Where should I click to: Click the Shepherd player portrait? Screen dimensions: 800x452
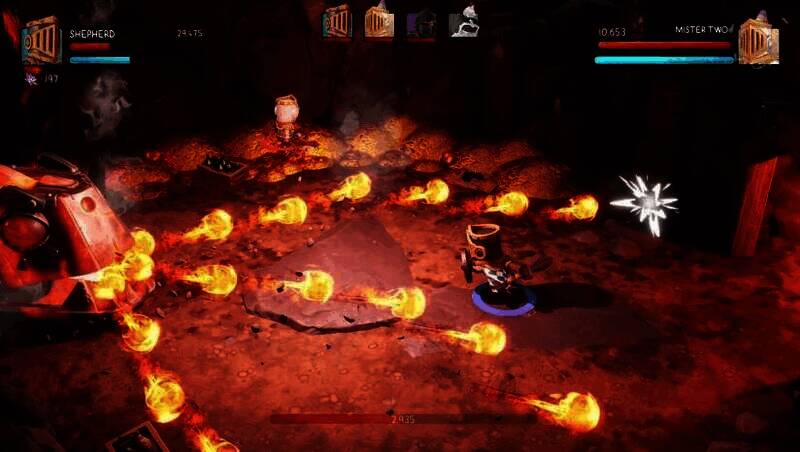(41, 41)
